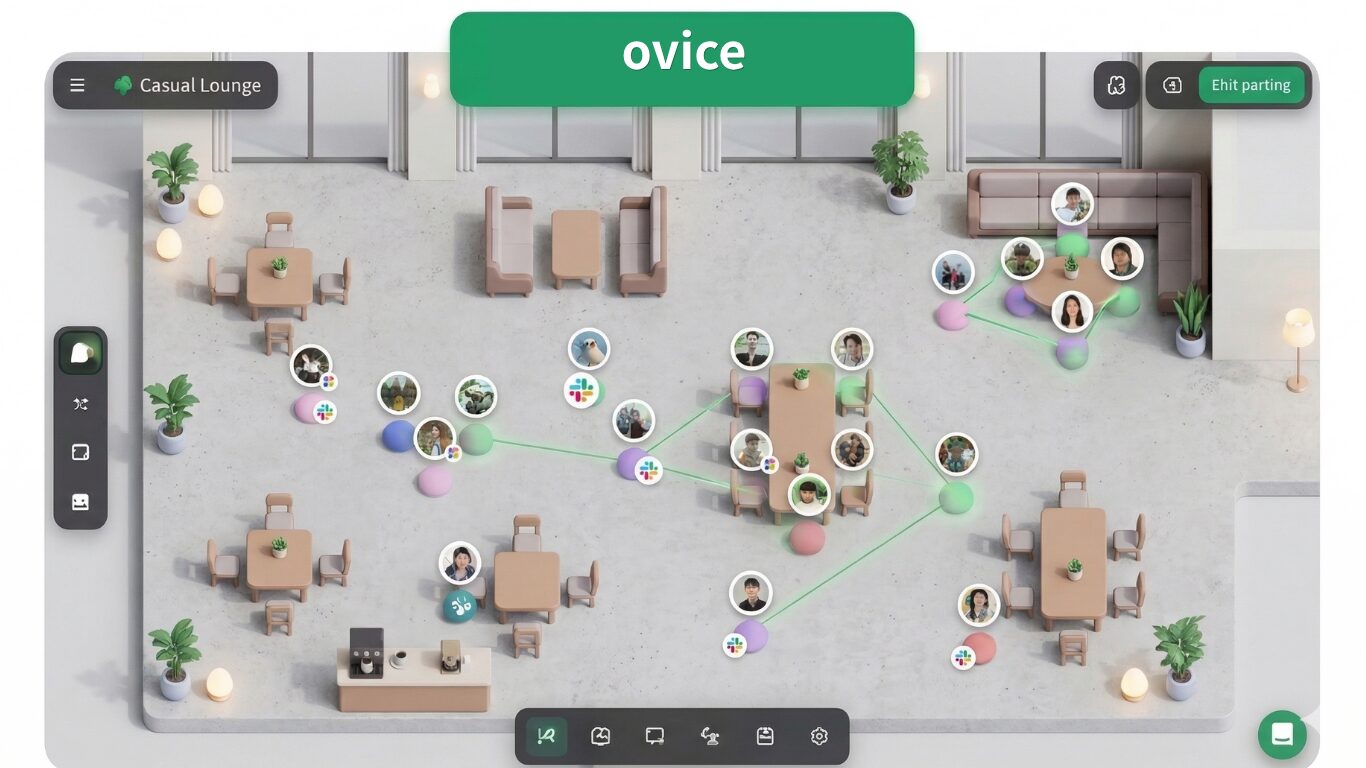Image resolution: width=1366 pixels, height=768 pixels.
Task: Toggle the highlighted green icon in bottom toolbar
Action: pos(546,737)
